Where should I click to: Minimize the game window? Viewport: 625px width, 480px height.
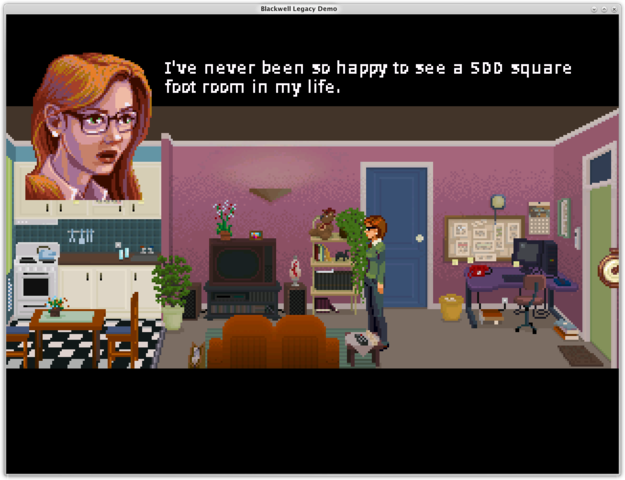point(594,8)
